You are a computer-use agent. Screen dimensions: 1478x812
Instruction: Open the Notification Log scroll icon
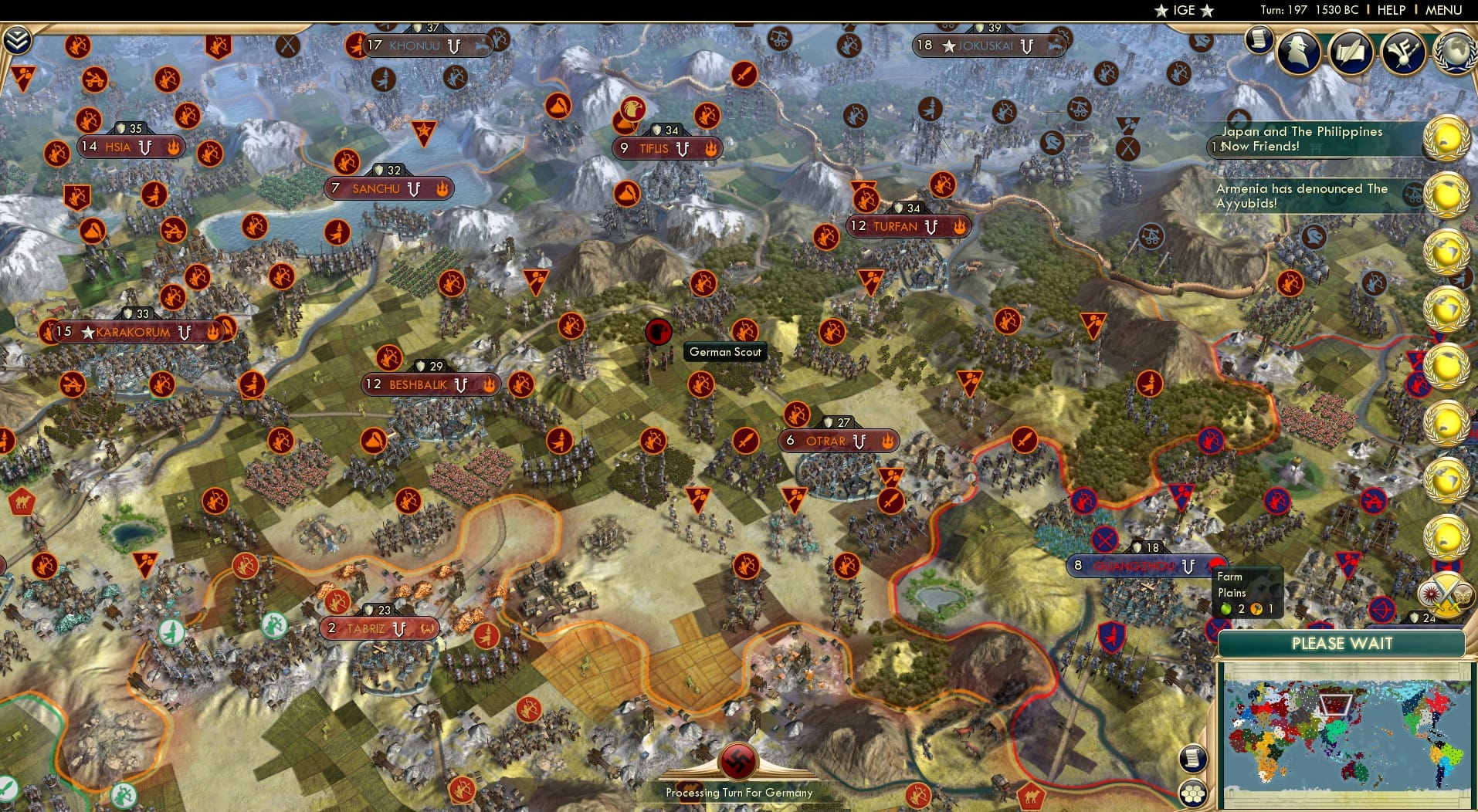click(1261, 40)
